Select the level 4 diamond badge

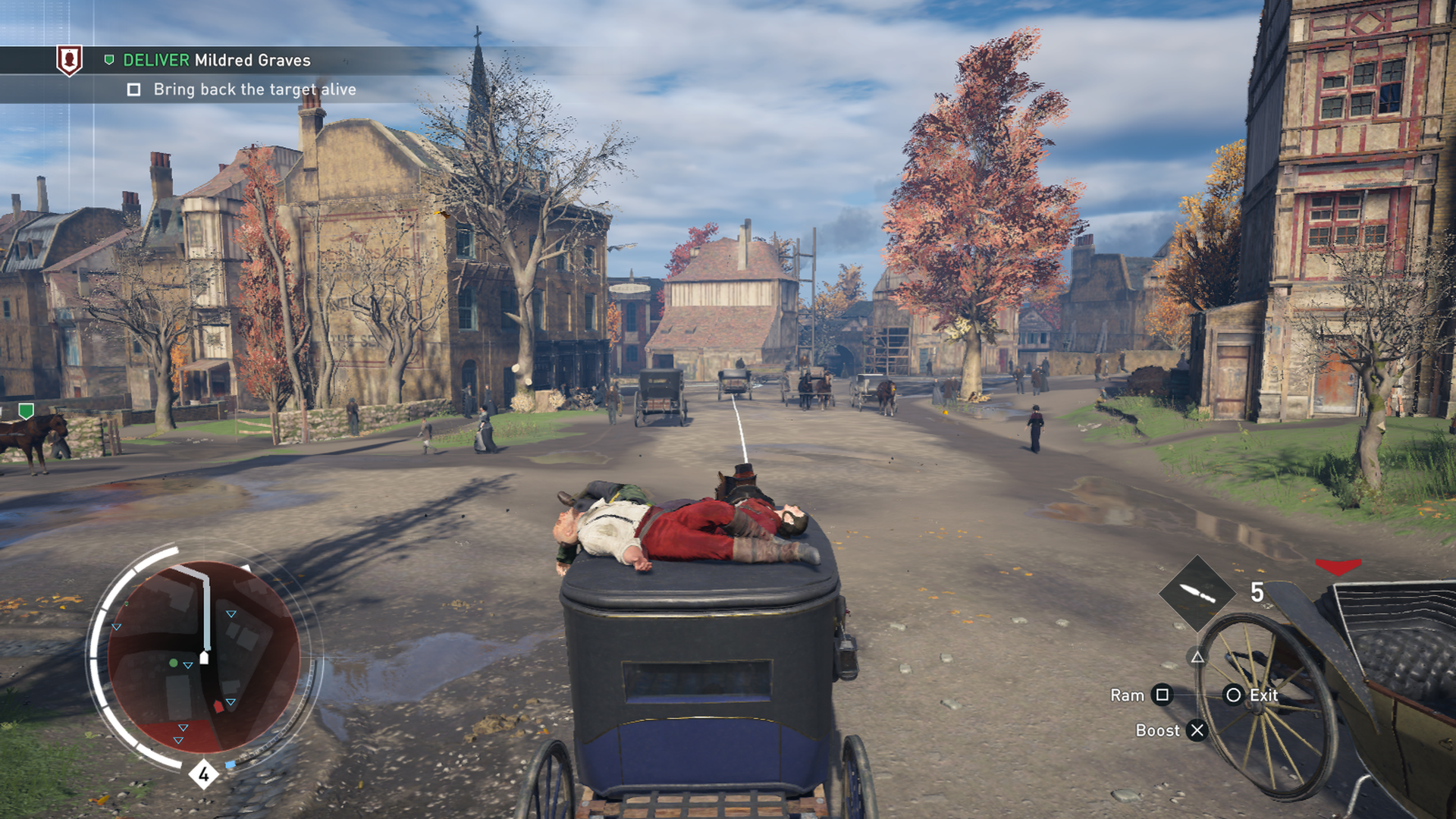pyautogui.click(x=203, y=774)
